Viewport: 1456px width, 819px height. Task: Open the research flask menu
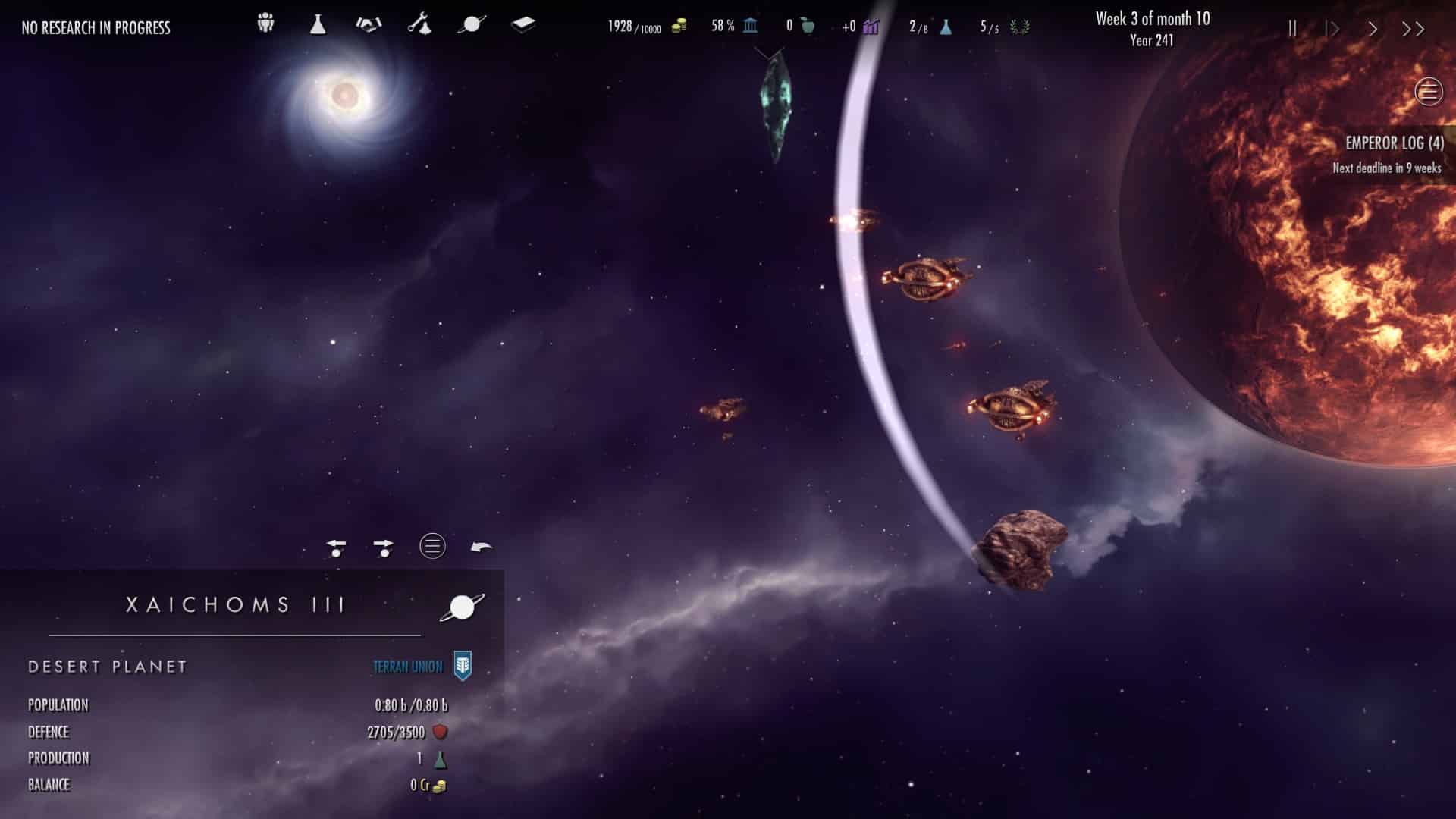pos(318,24)
